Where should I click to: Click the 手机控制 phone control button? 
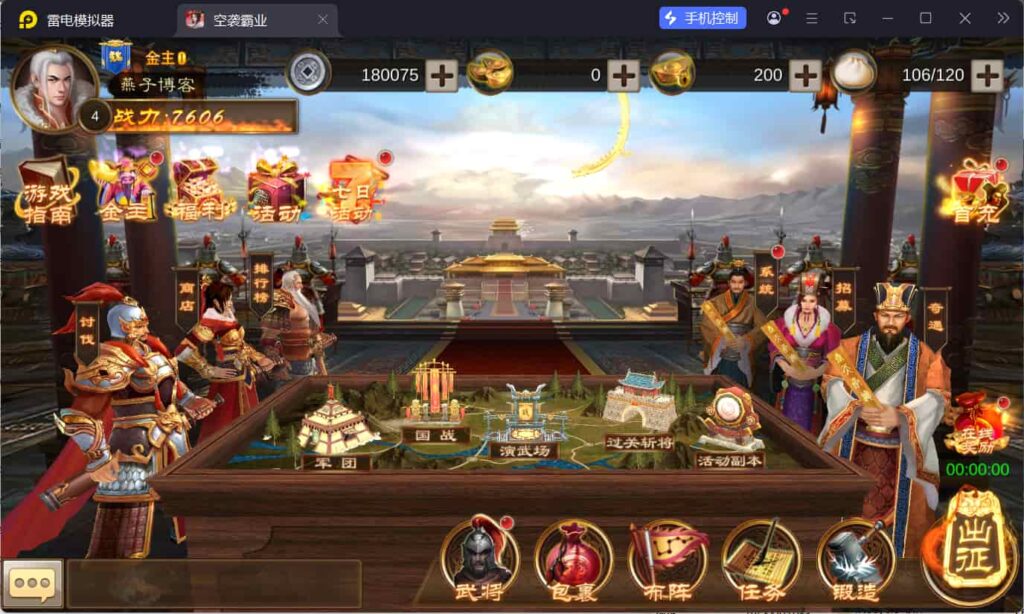(702, 18)
